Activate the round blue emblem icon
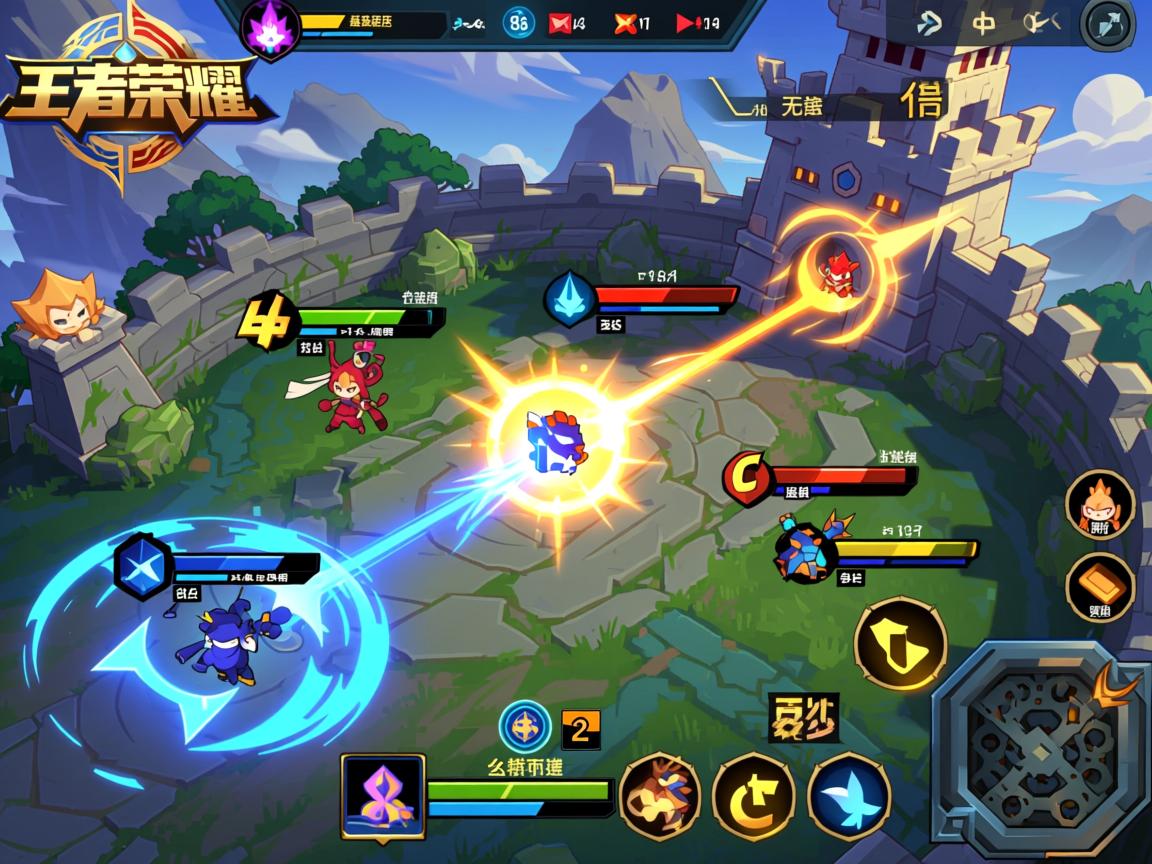The width and height of the screenshot is (1152, 864). (x=525, y=727)
